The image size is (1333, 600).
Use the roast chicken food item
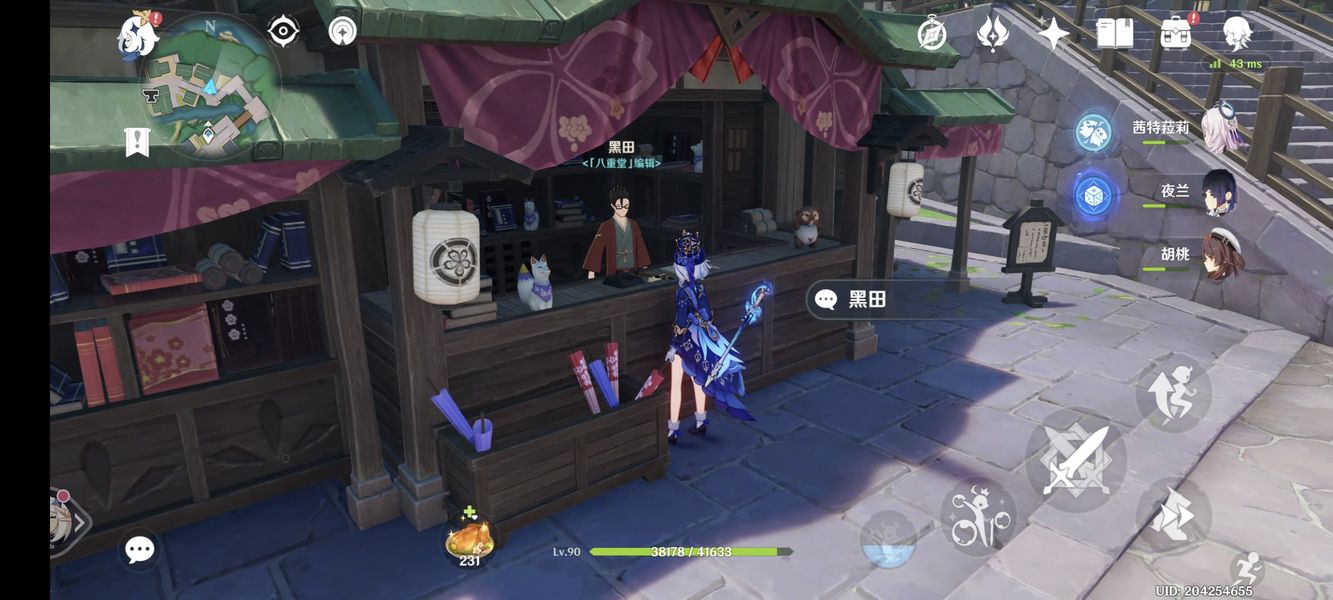(469, 539)
